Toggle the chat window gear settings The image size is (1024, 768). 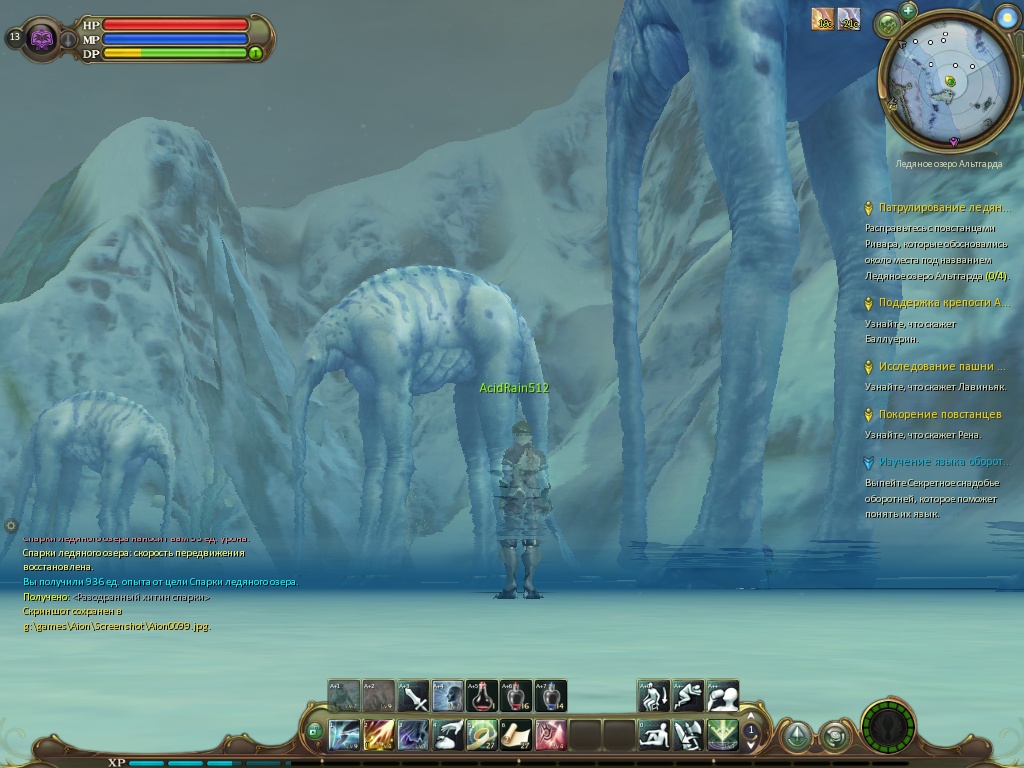point(11,525)
